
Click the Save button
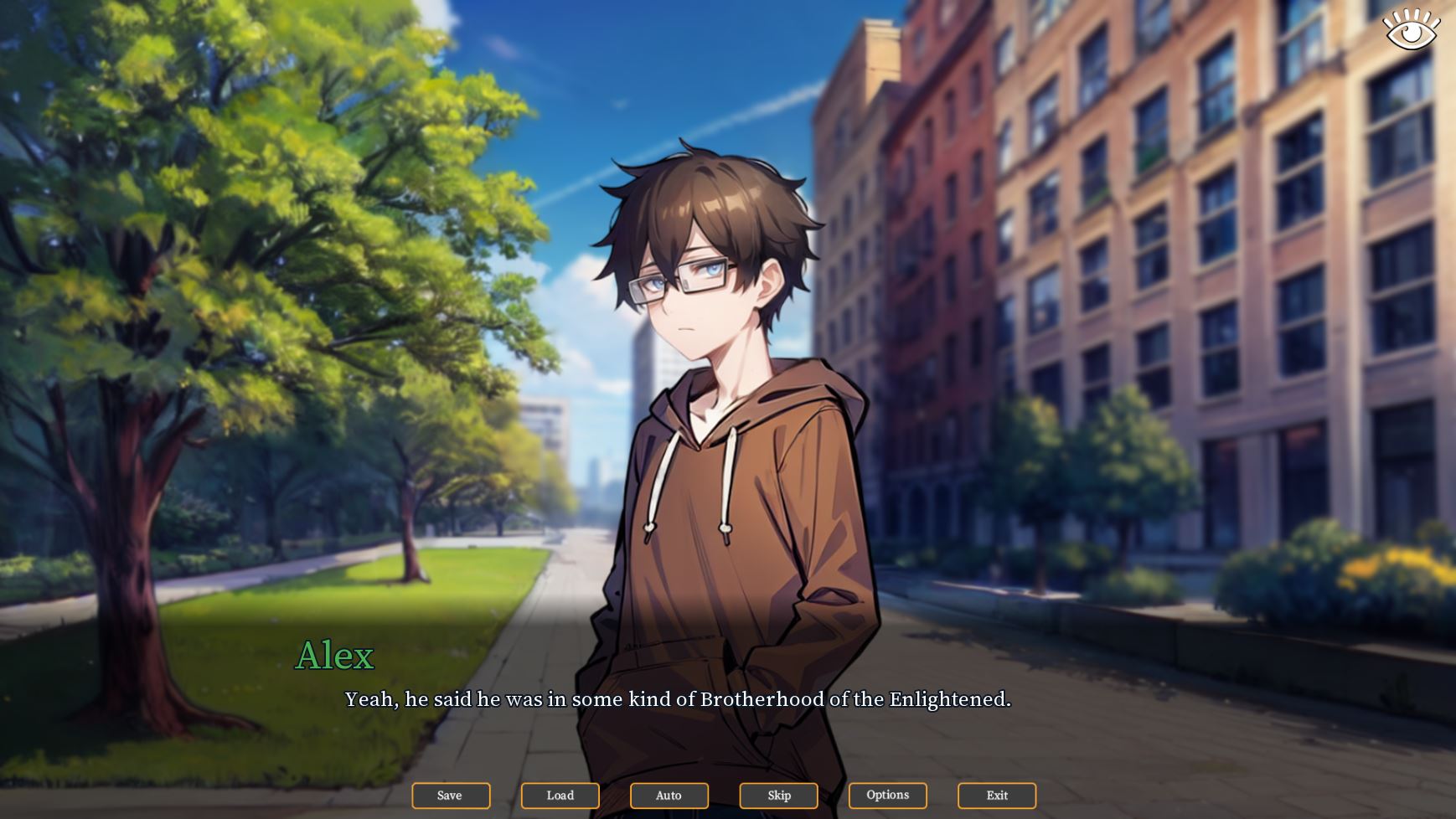[x=451, y=796]
